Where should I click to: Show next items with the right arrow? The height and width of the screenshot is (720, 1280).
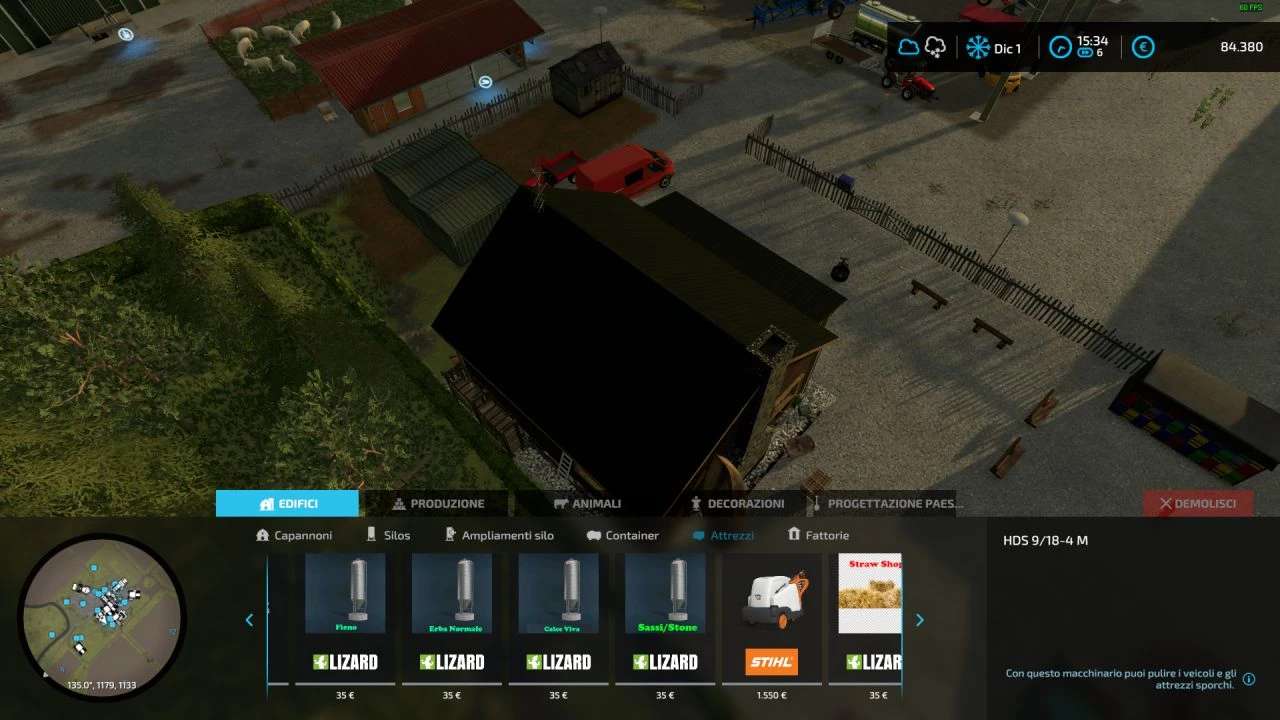click(x=919, y=620)
